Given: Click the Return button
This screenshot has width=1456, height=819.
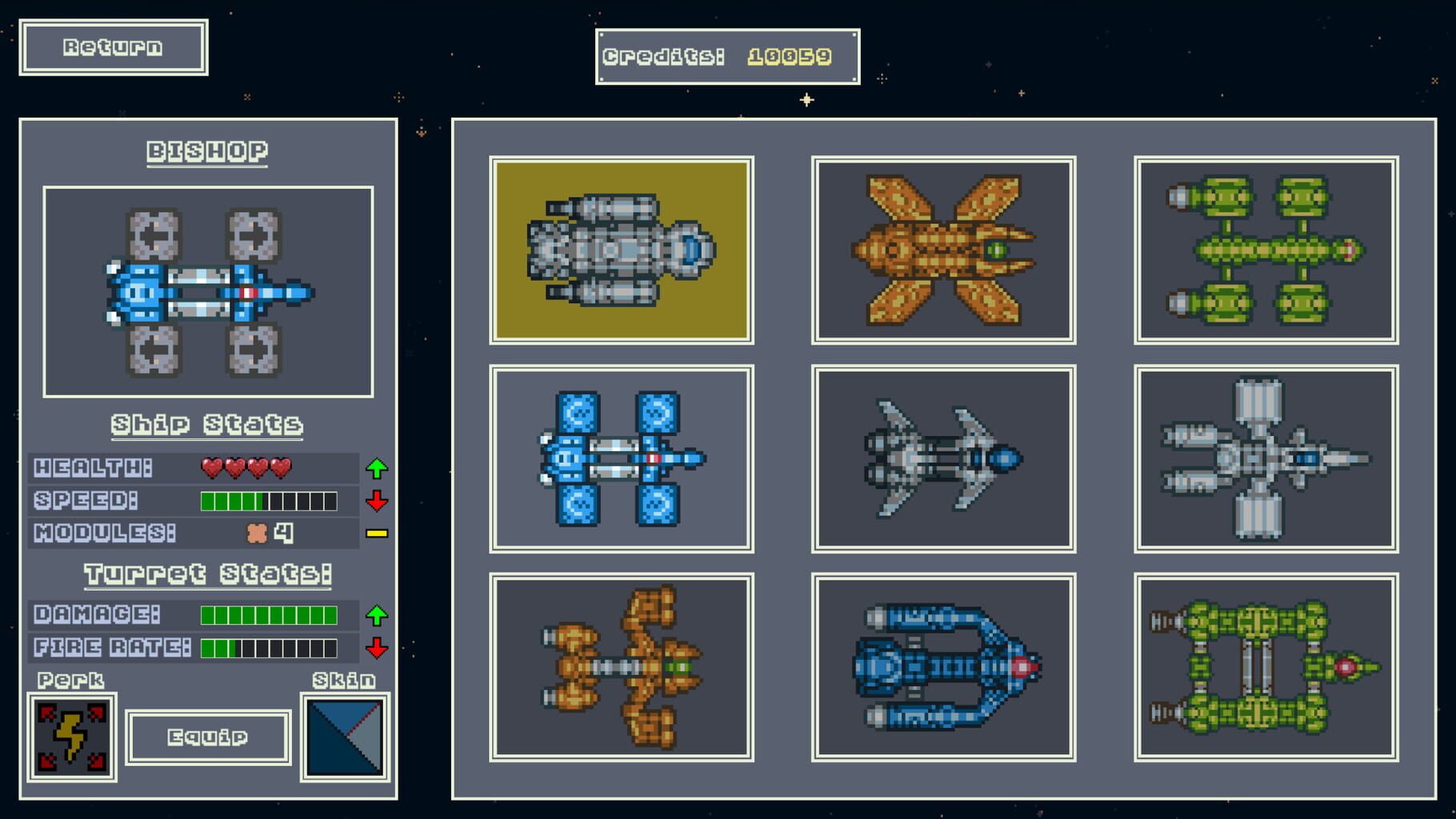Looking at the screenshot, I should click(113, 46).
